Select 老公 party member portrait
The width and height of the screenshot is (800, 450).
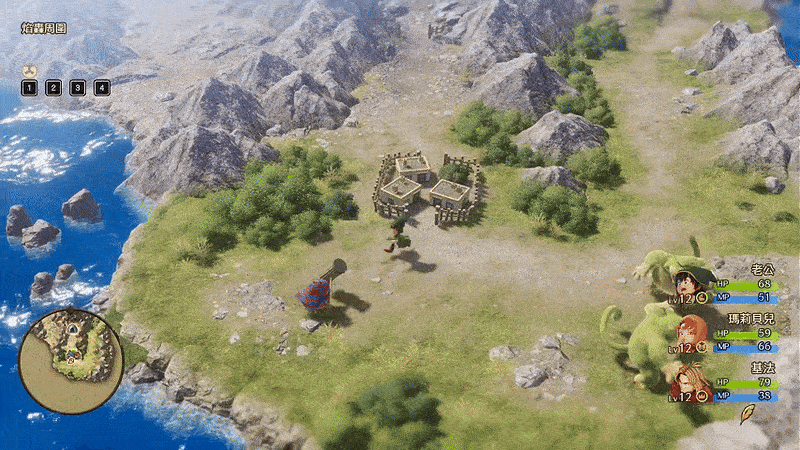click(688, 283)
